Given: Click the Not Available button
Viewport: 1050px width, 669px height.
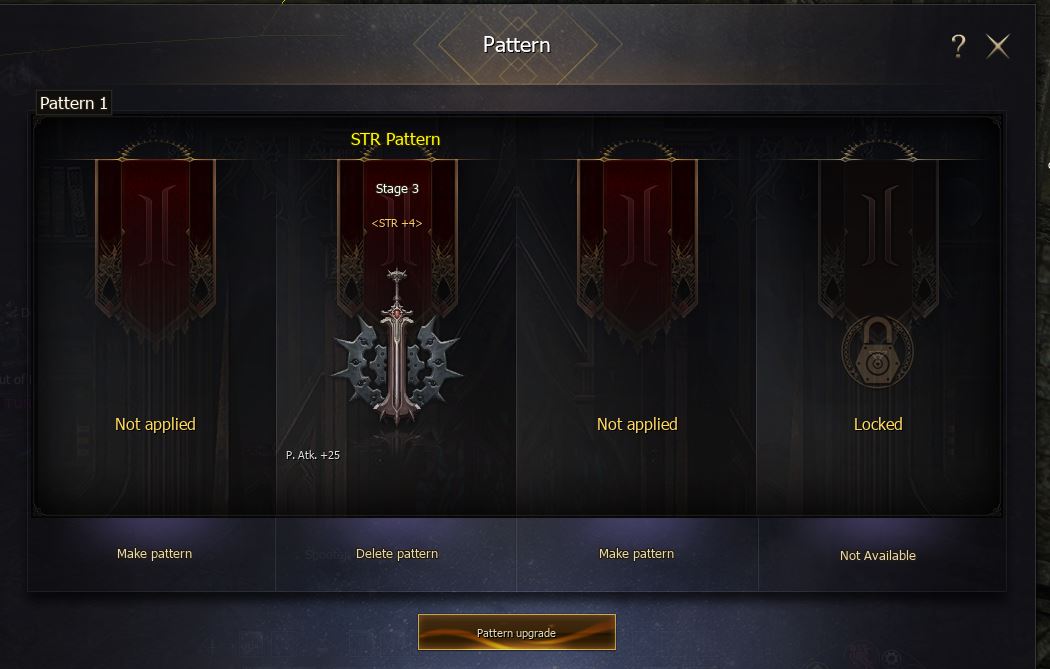Looking at the screenshot, I should pos(877,555).
